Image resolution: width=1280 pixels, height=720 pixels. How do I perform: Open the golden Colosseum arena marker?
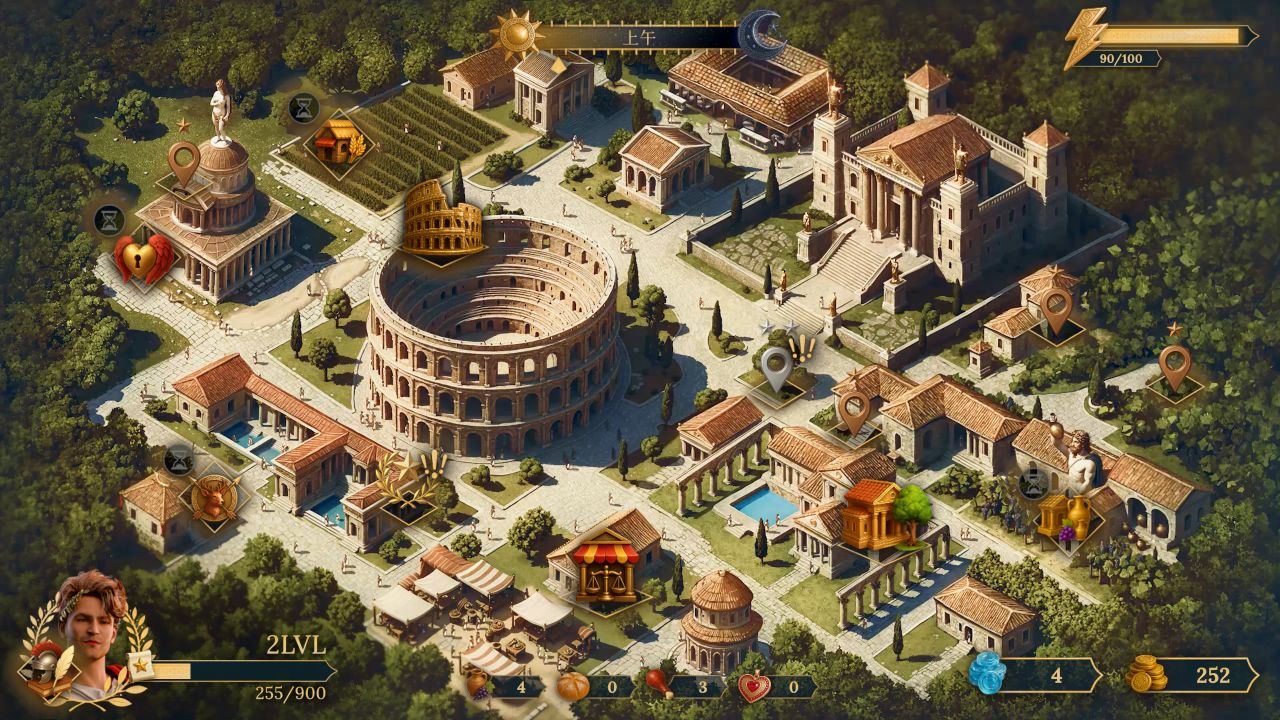443,219
